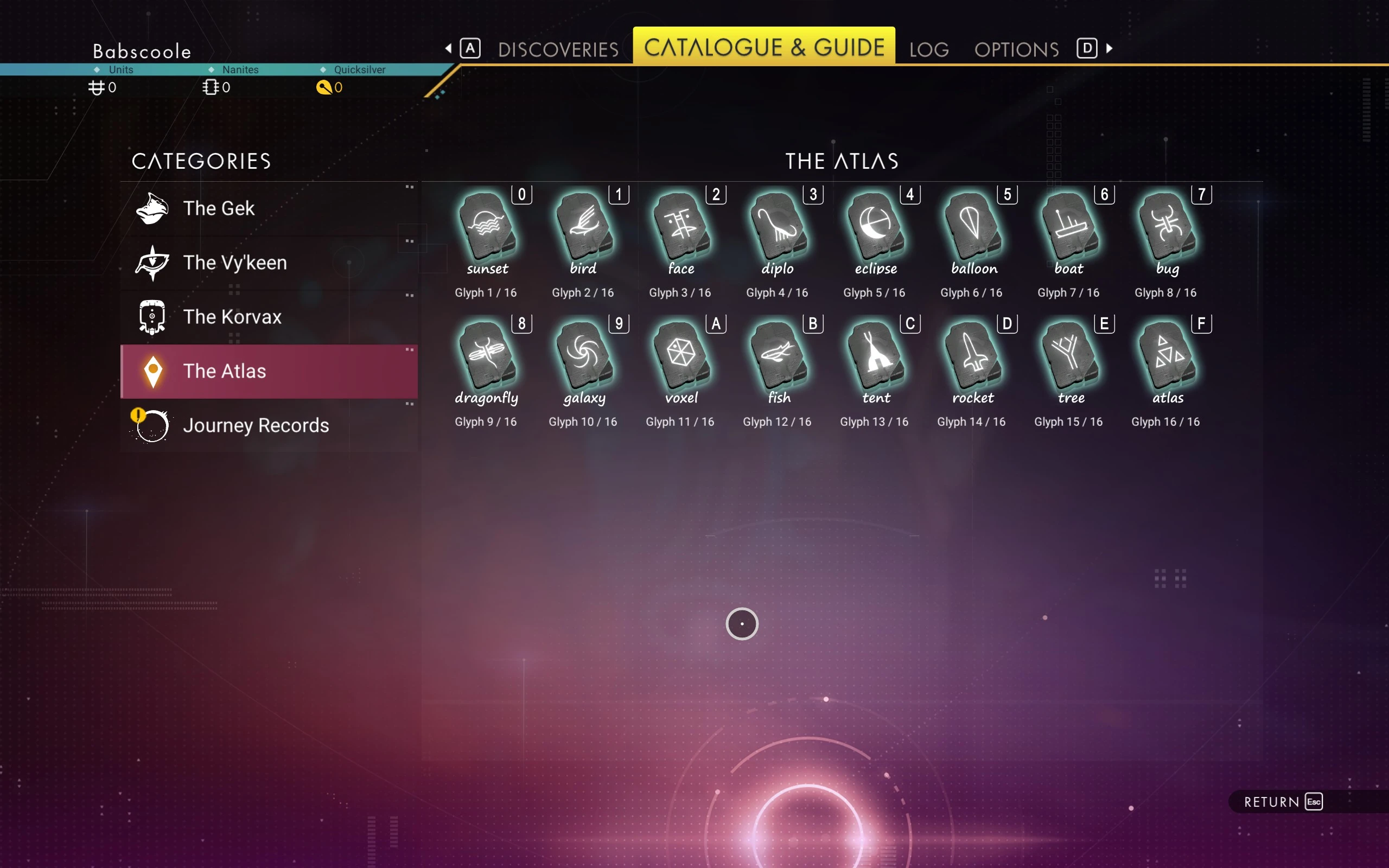Pick the bird glyph
The width and height of the screenshot is (1389, 868).
(584, 227)
